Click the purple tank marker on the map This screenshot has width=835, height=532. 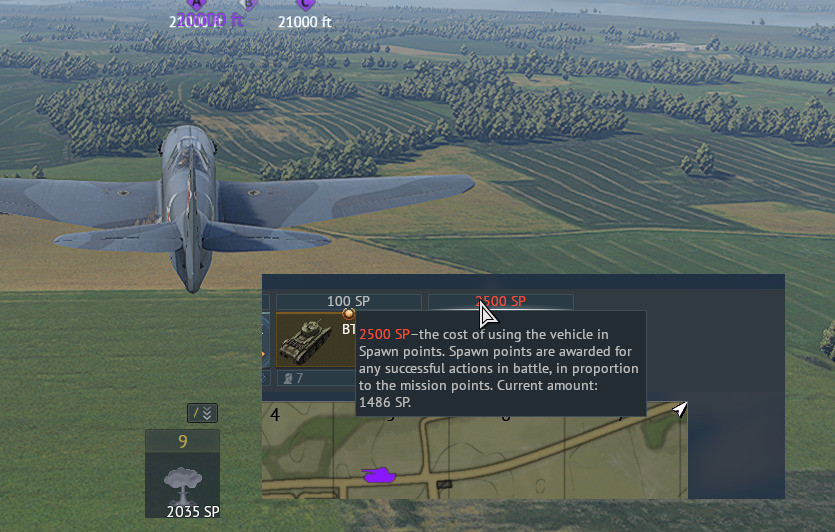coord(378,473)
